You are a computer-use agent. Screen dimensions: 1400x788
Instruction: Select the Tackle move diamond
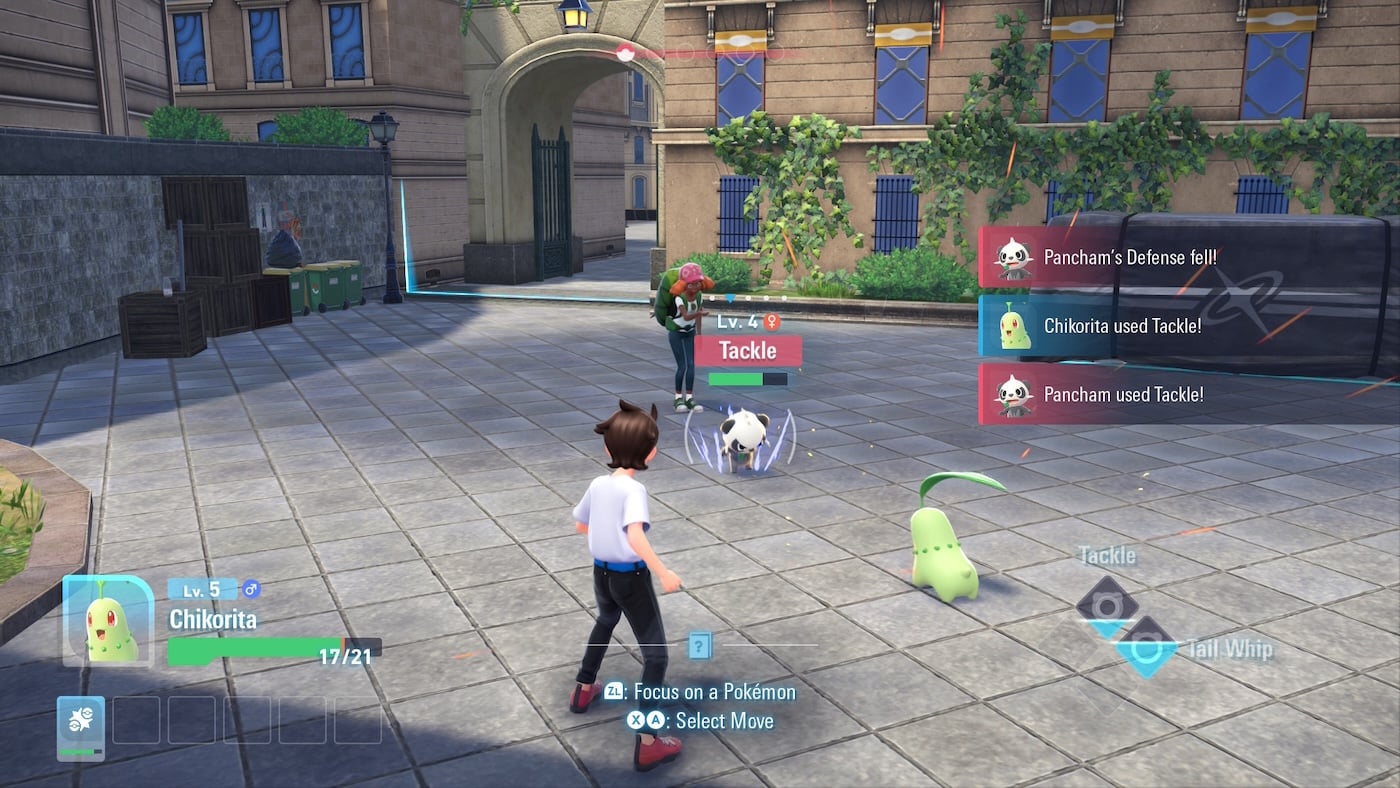(x=1107, y=603)
